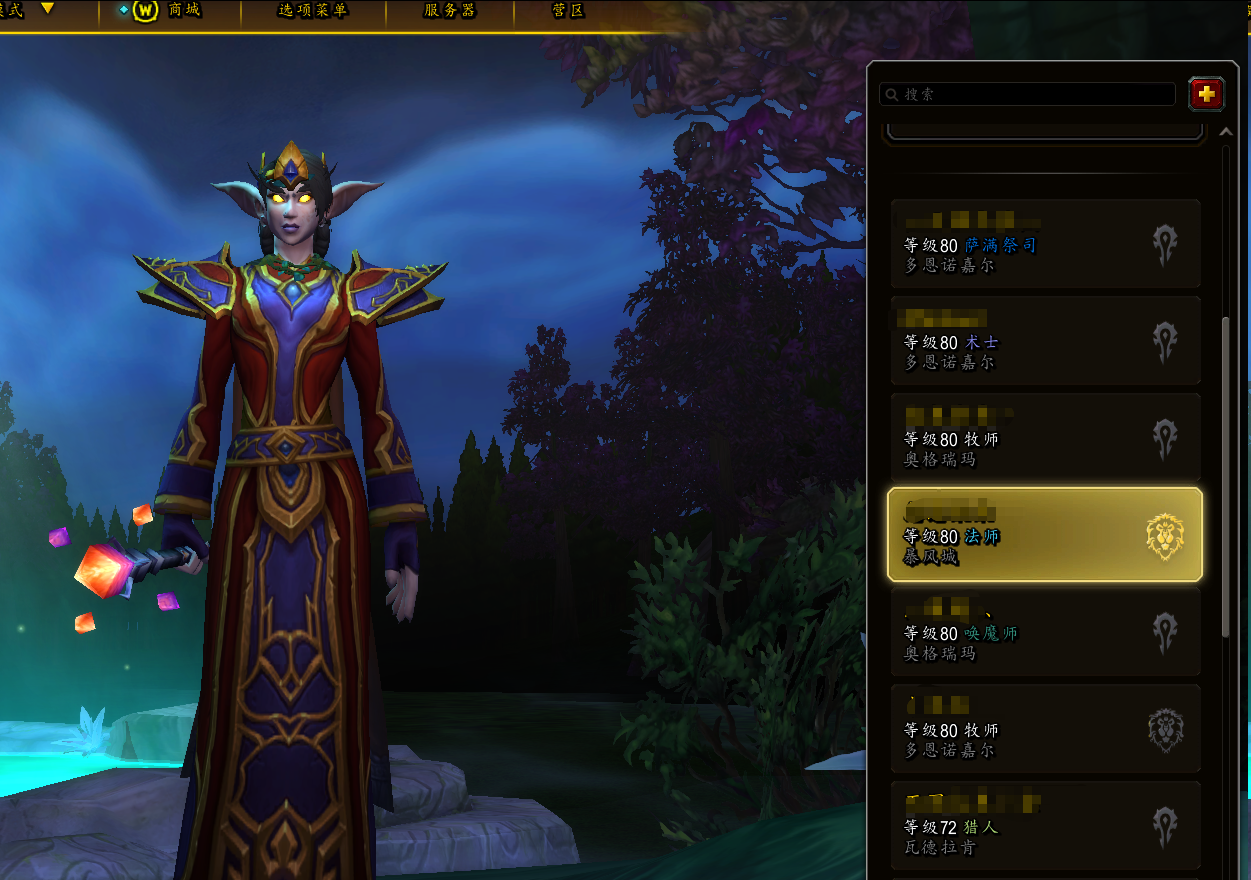
Task: Click the character list scroll-up arrow
Action: (x=1227, y=133)
